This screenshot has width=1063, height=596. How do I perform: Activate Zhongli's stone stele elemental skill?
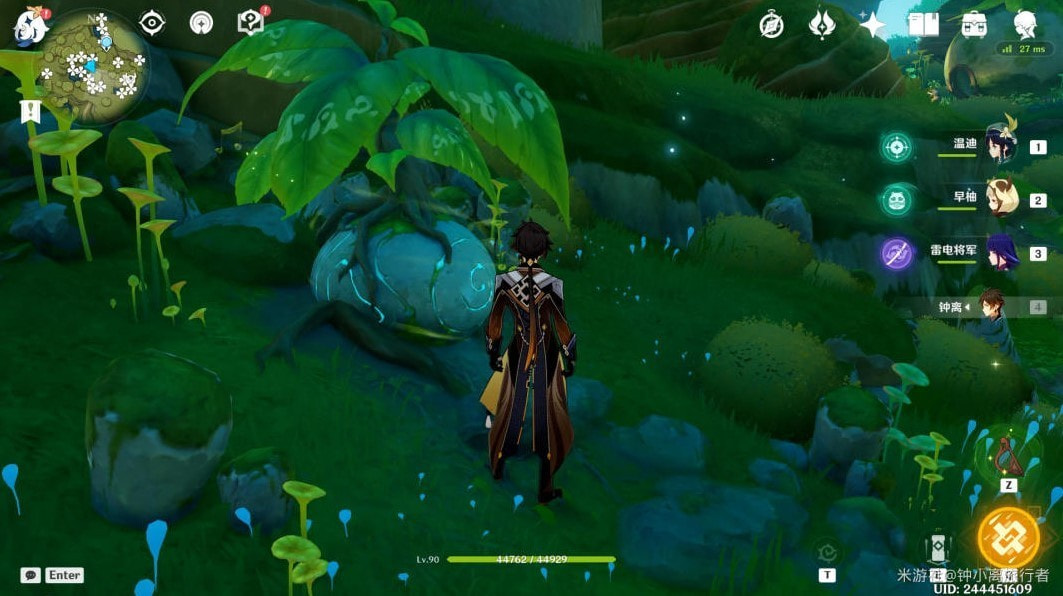(938, 548)
